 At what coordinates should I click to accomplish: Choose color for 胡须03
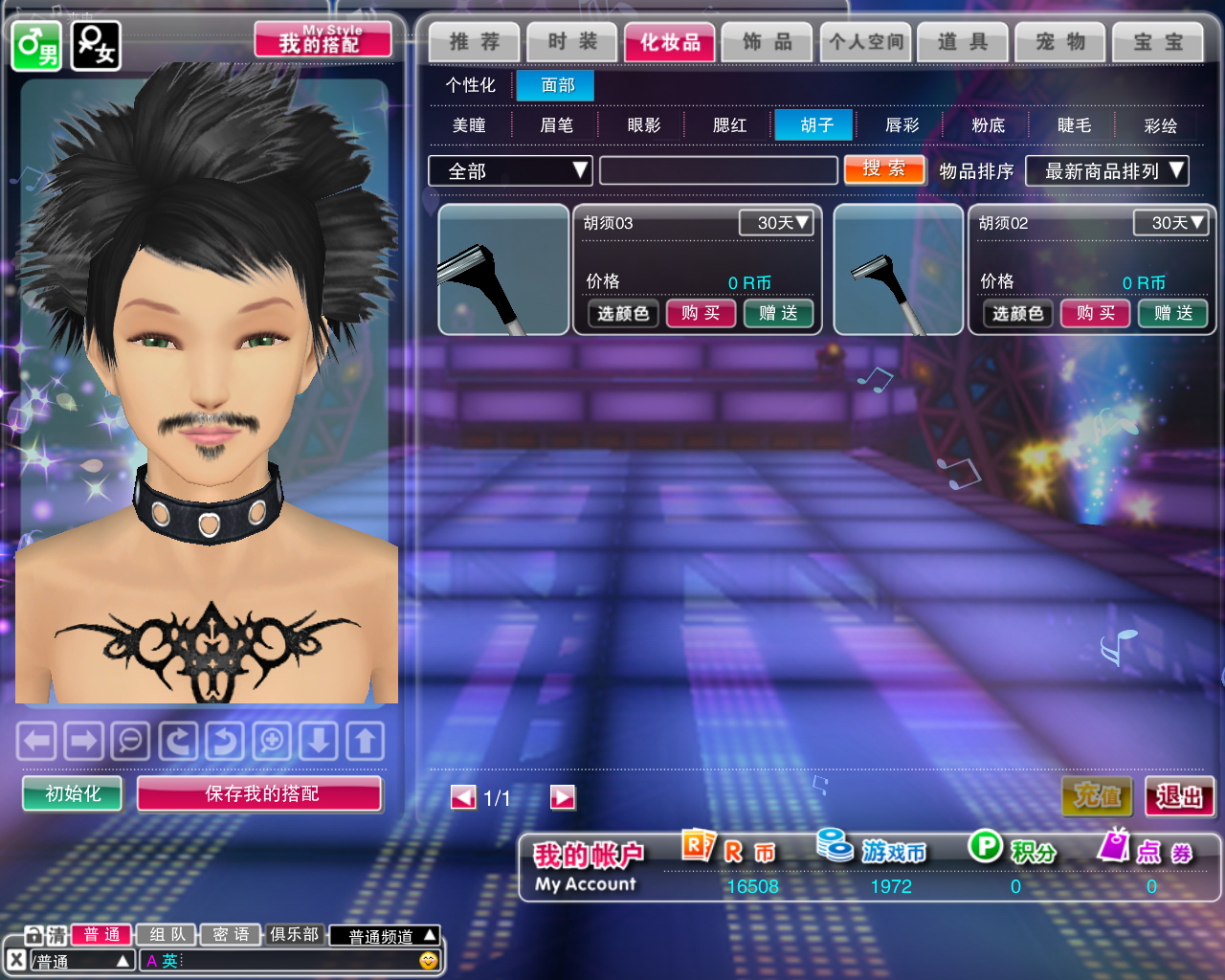tap(623, 313)
